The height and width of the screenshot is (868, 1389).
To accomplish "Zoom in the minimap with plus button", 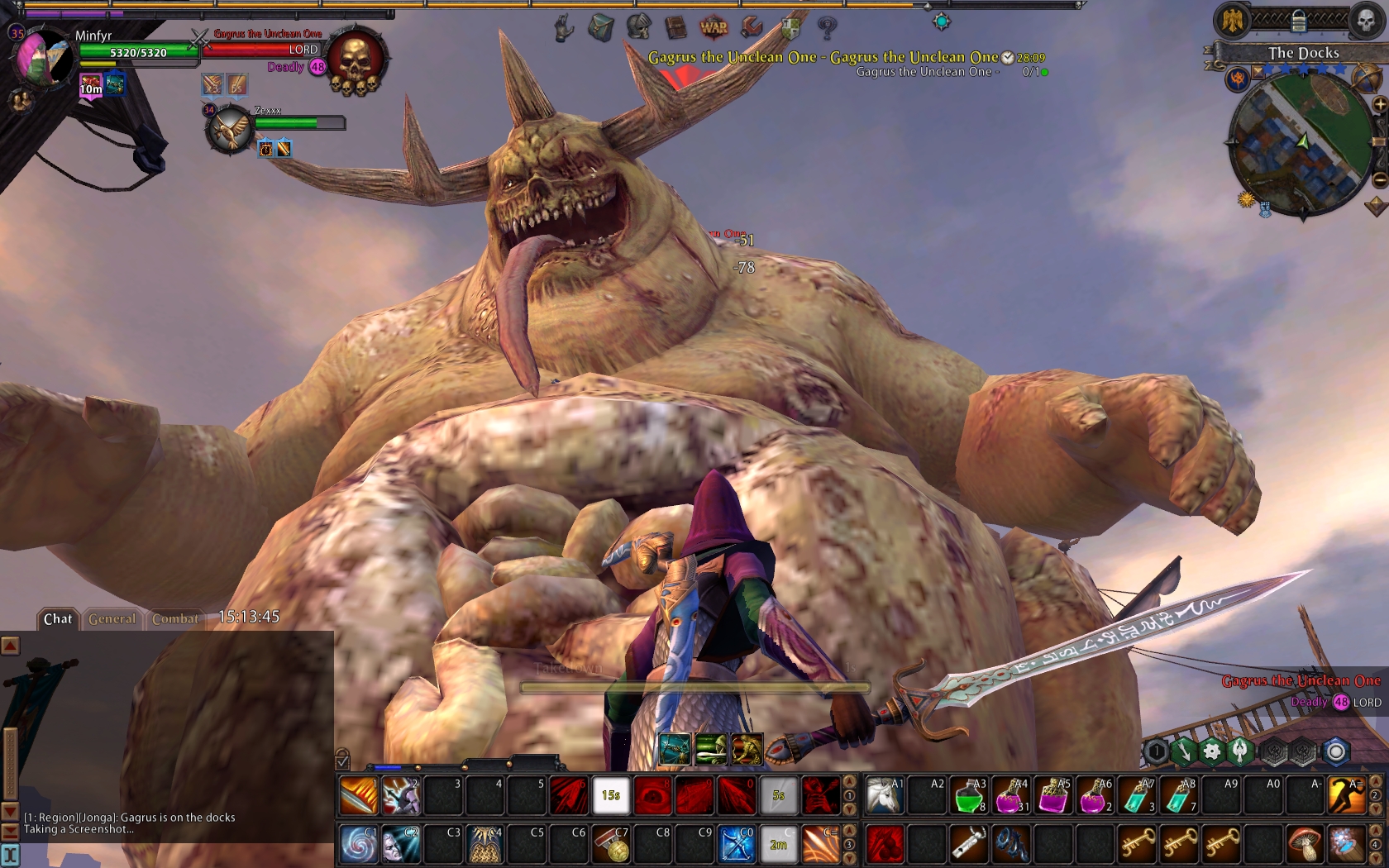I will tap(1379, 105).
